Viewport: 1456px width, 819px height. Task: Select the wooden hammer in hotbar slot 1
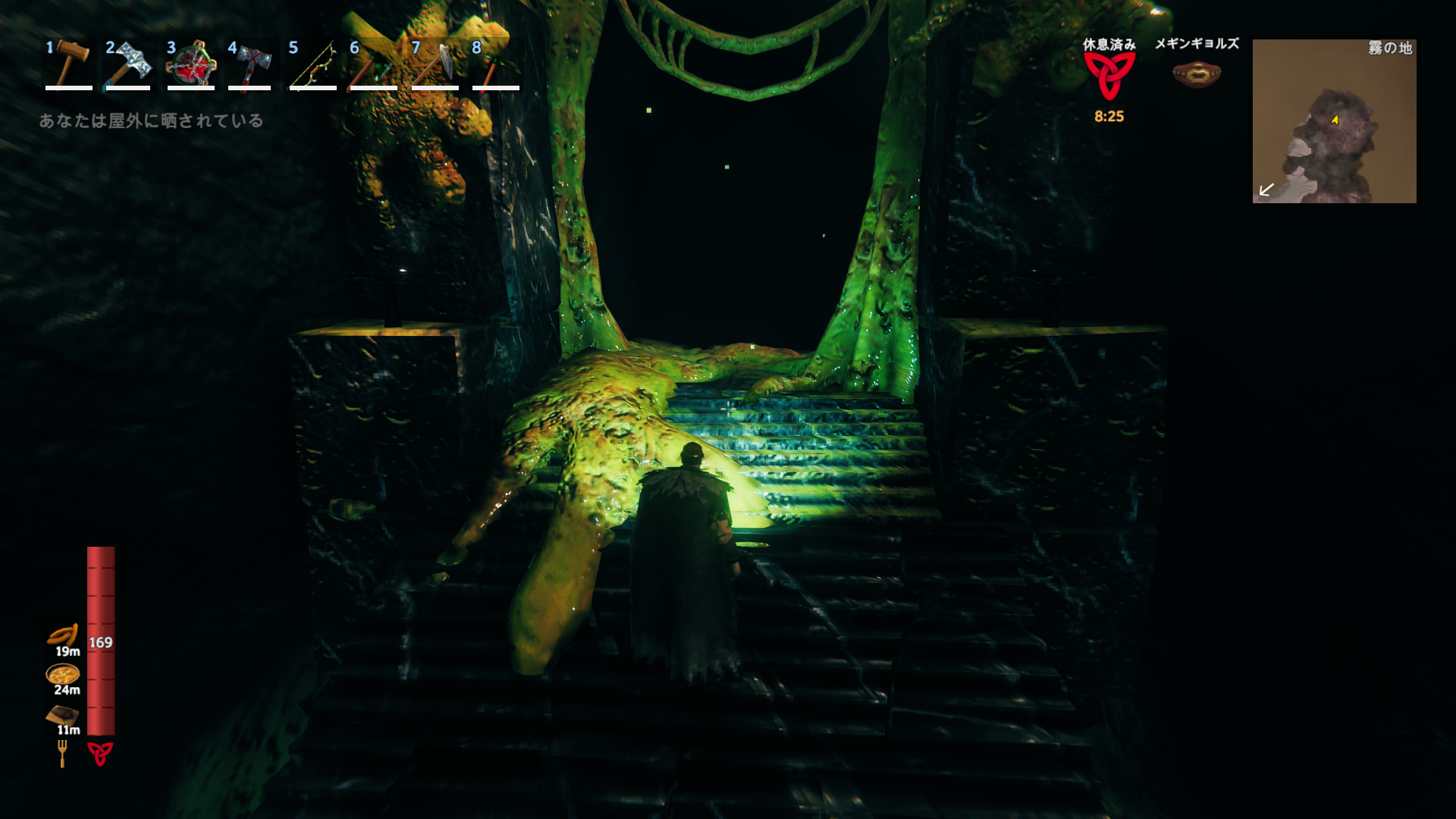coord(68,64)
